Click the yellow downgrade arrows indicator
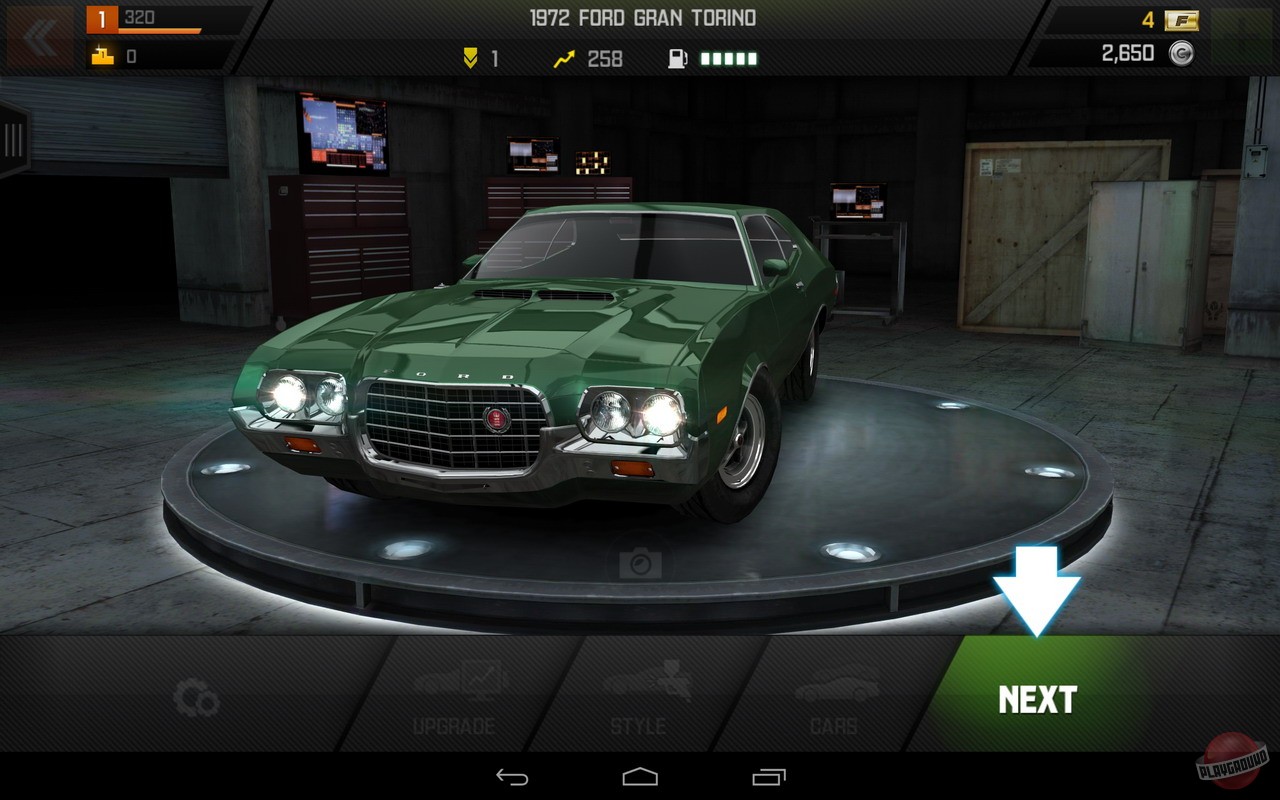 (x=469, y=58)
